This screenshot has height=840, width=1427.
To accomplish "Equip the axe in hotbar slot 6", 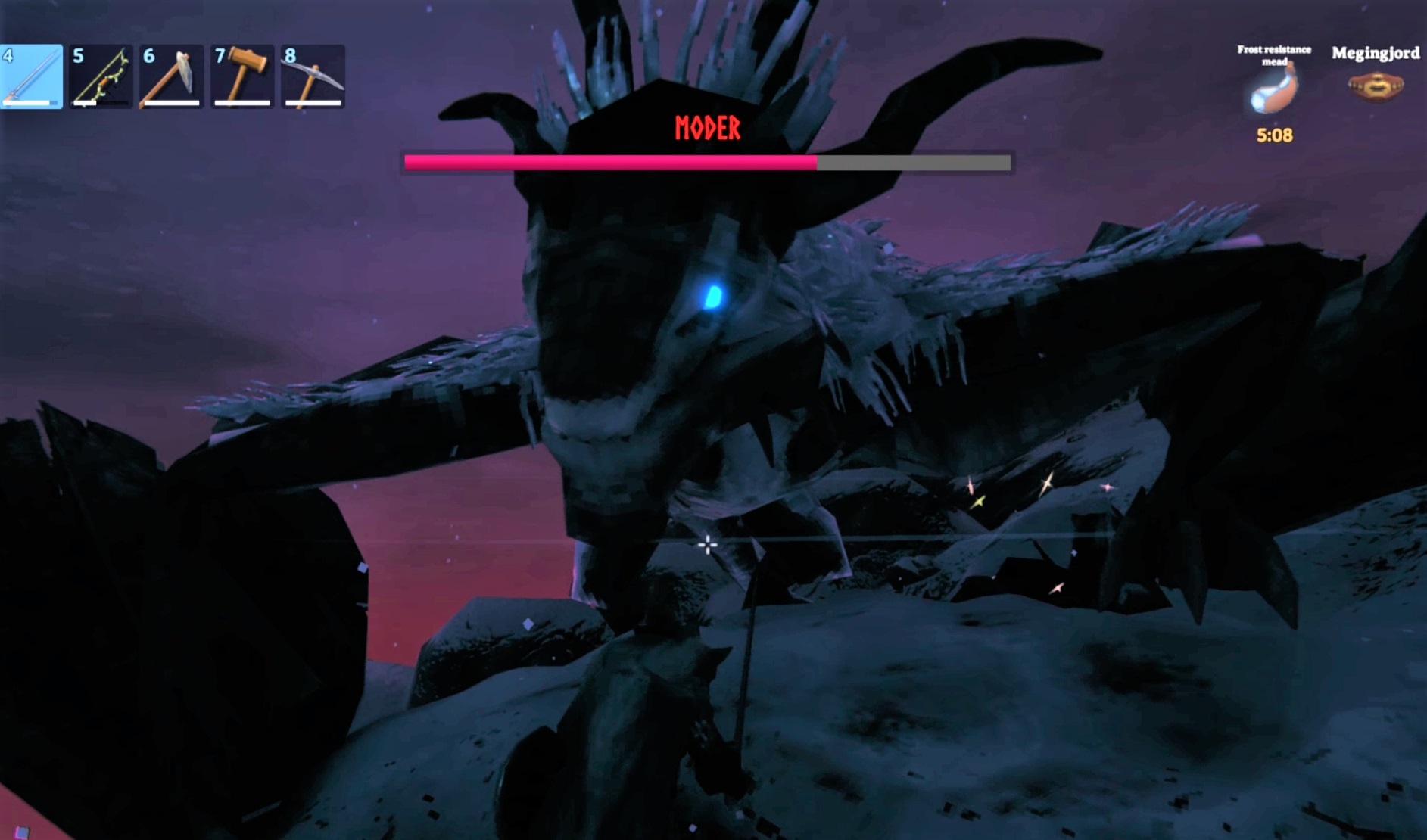I will click(173, 76).
